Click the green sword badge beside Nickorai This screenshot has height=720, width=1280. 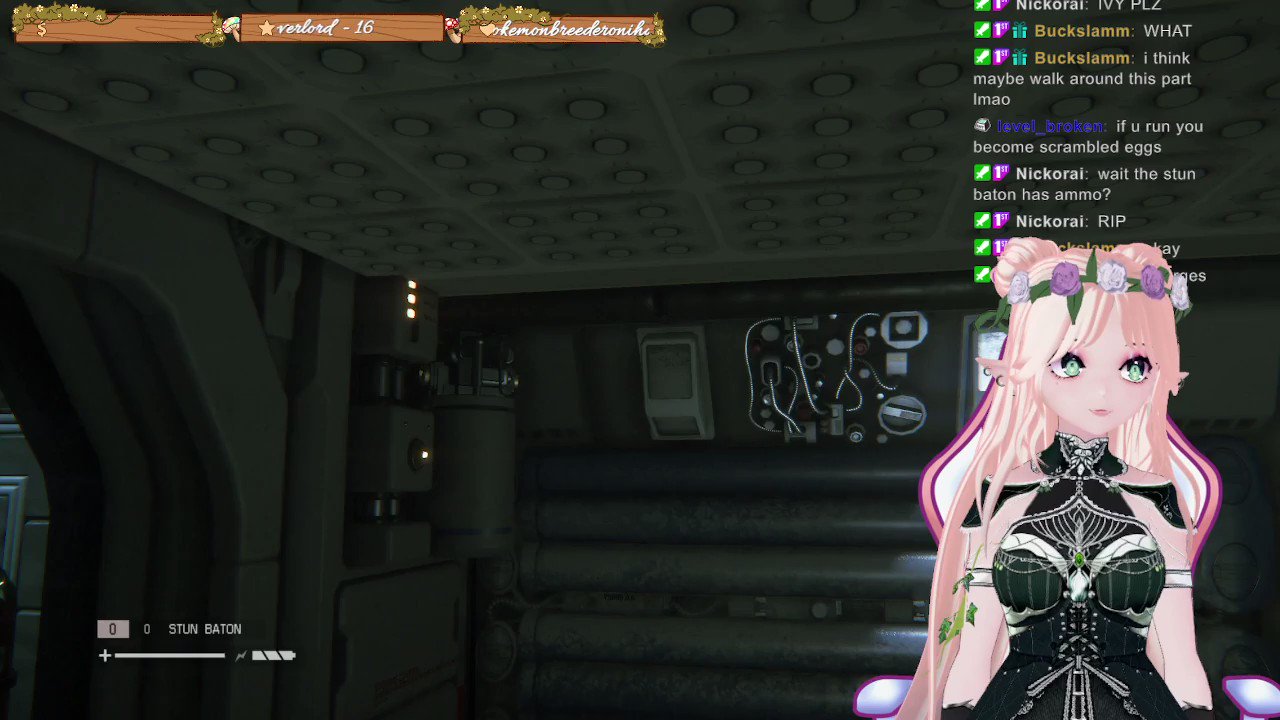coord(982,173)
